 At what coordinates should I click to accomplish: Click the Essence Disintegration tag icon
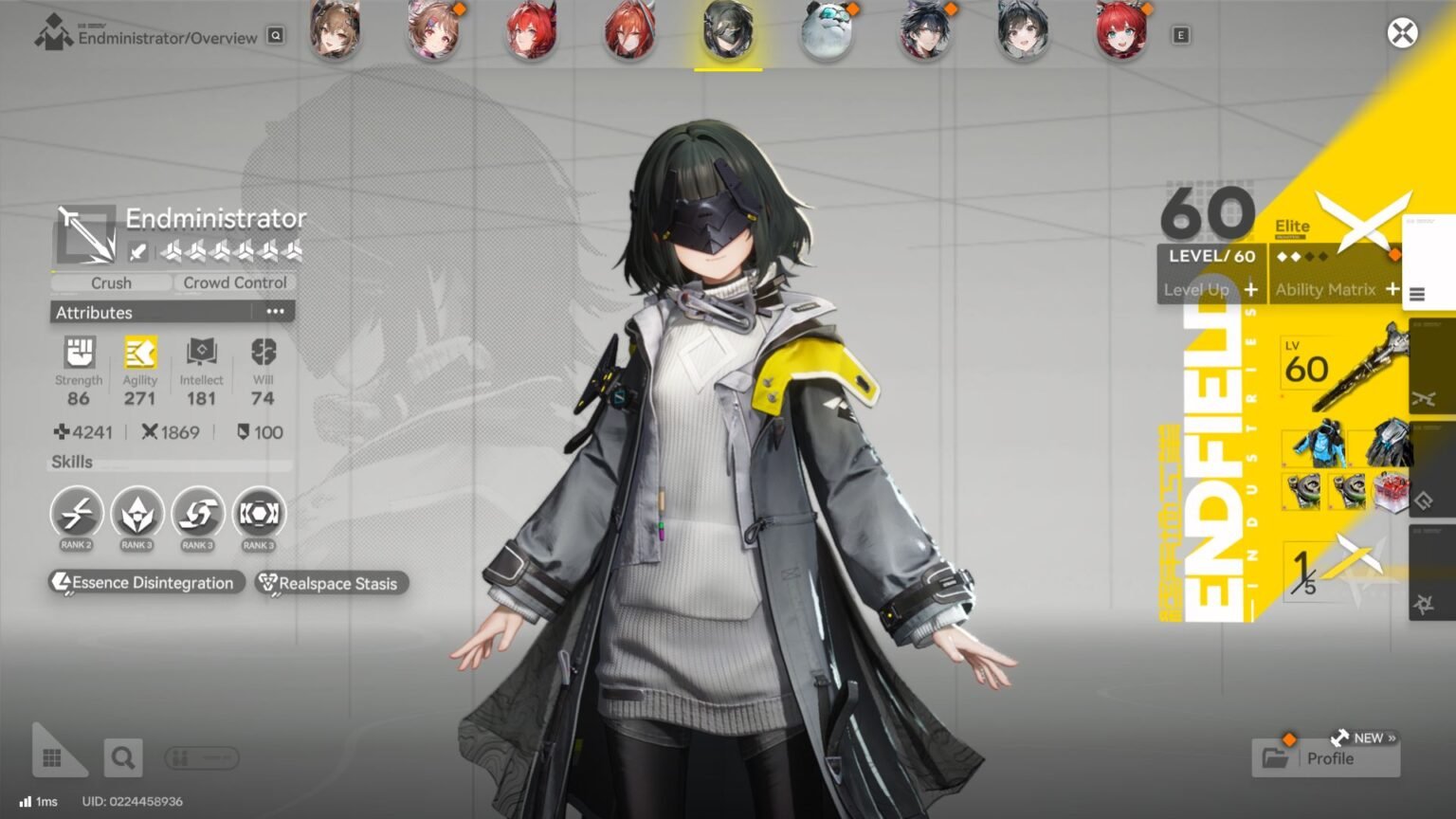pos(64,583)
